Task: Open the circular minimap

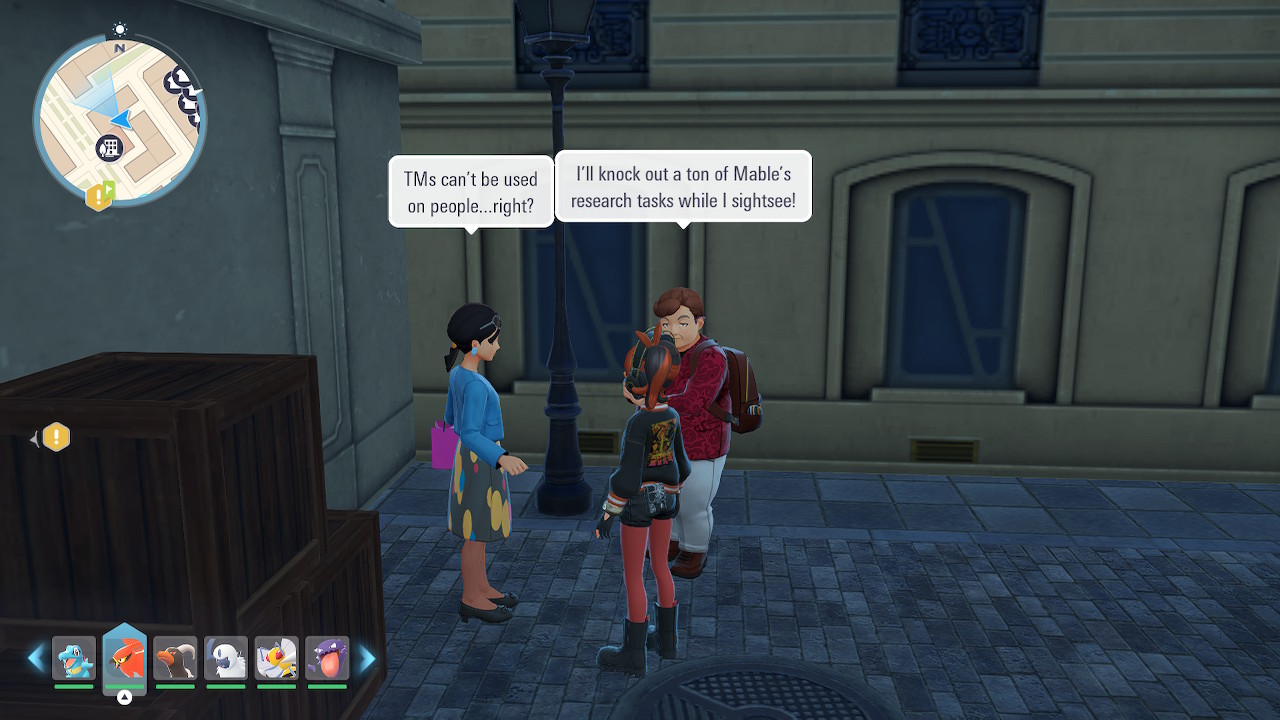Action: click(119, 120)
